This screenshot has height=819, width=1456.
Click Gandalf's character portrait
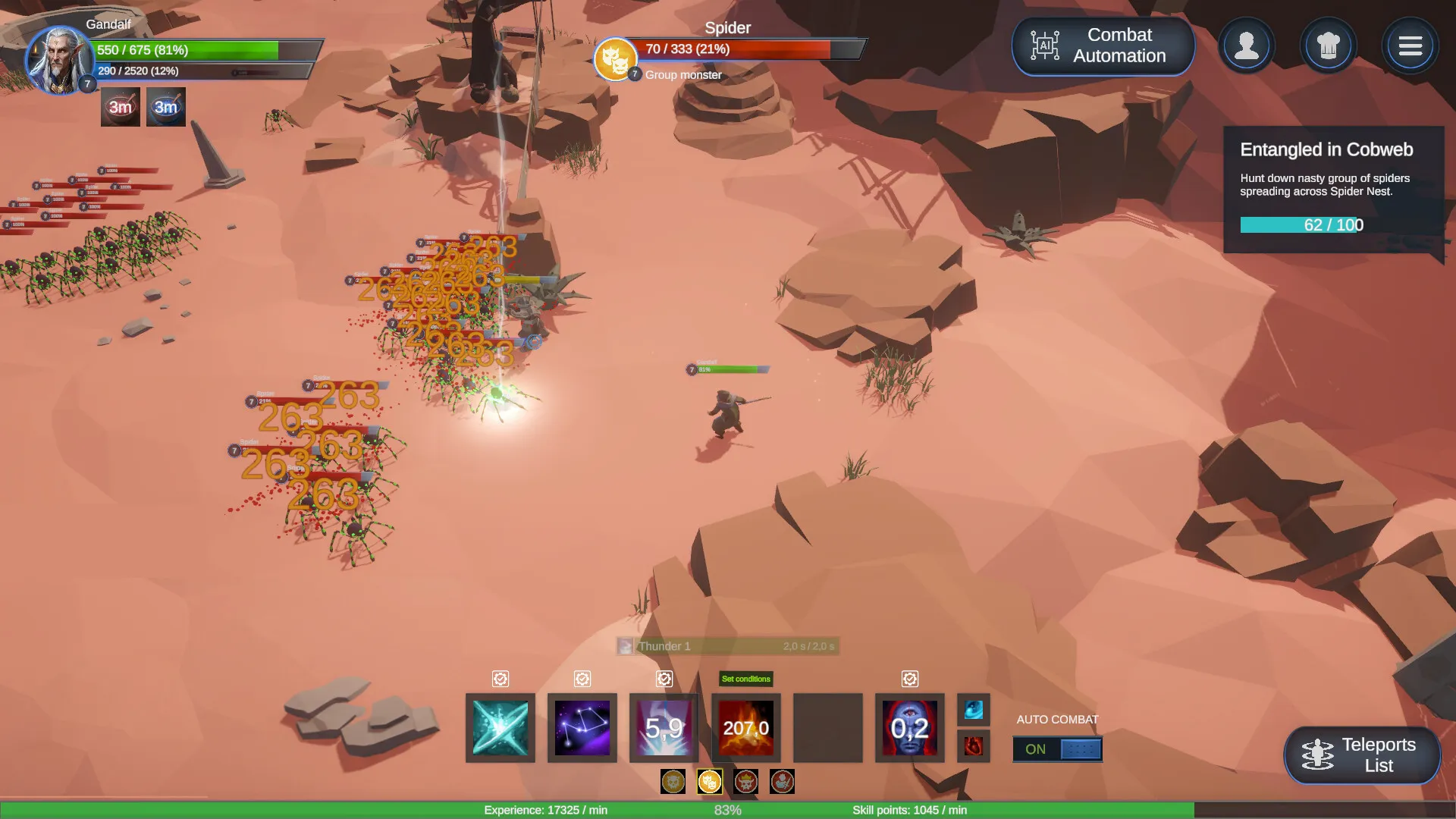pos(58,61)
